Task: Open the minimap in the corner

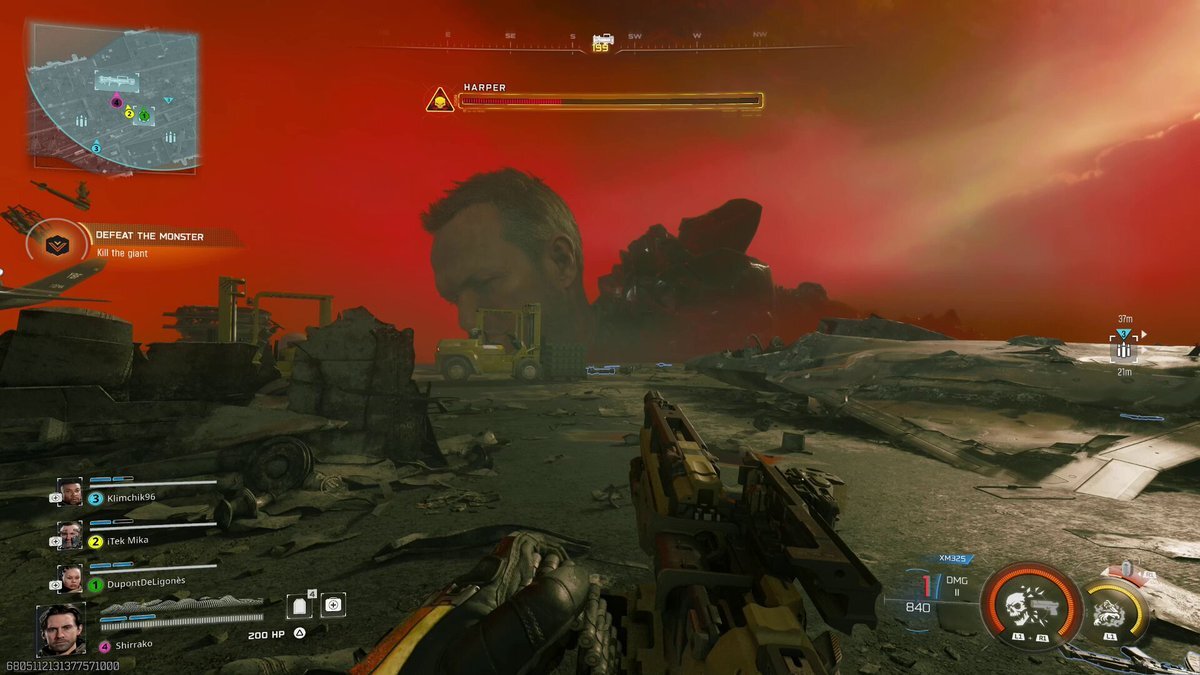Action: tap(113, 96)
